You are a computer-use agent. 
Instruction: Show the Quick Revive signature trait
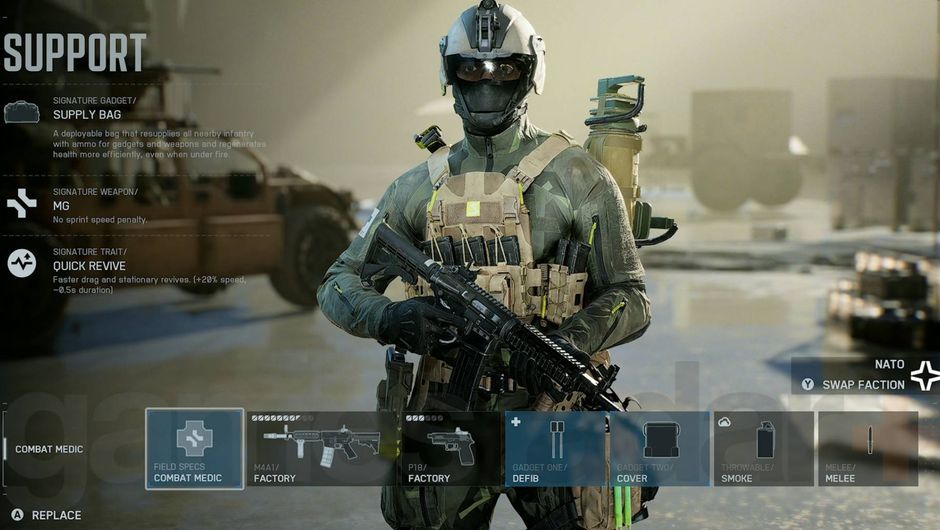(89, 266)
